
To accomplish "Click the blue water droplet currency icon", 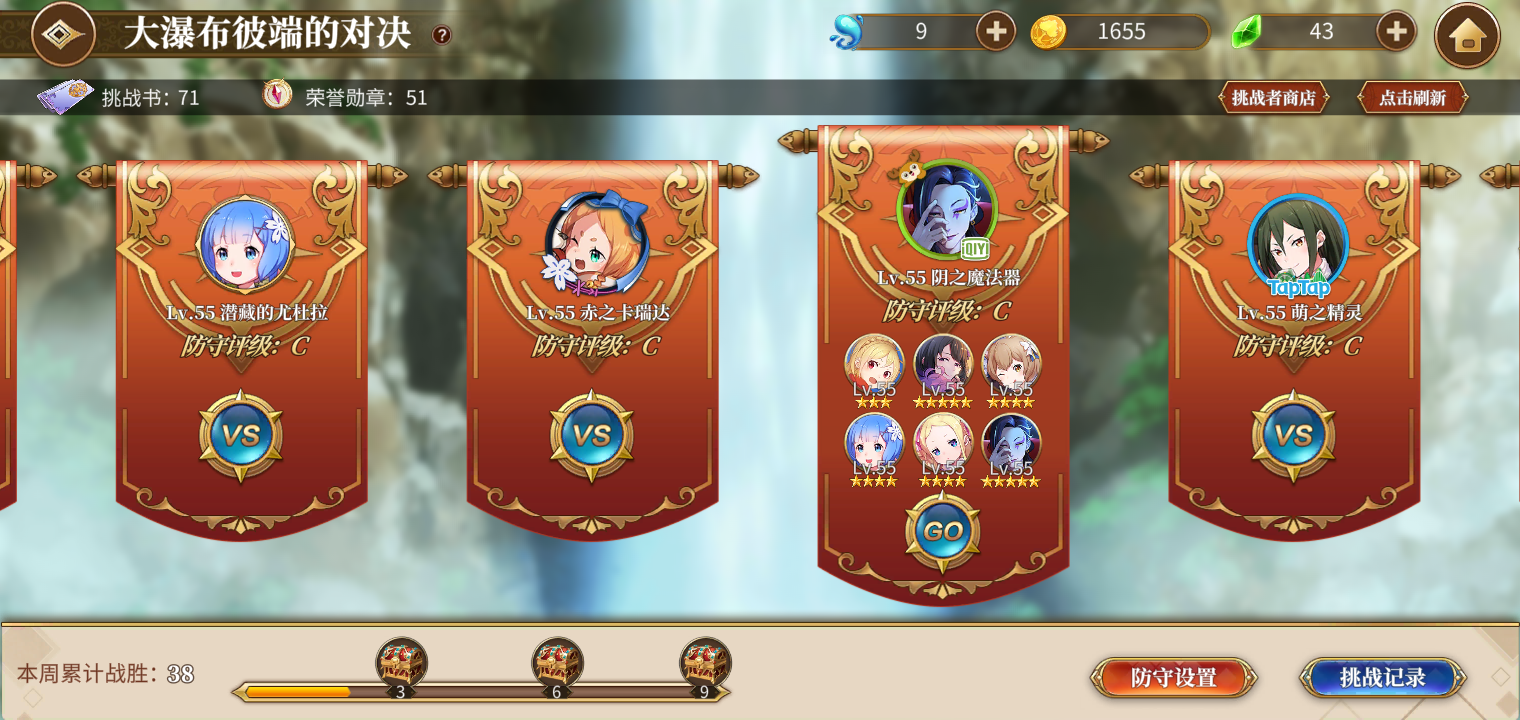I will tap(845, 31).
